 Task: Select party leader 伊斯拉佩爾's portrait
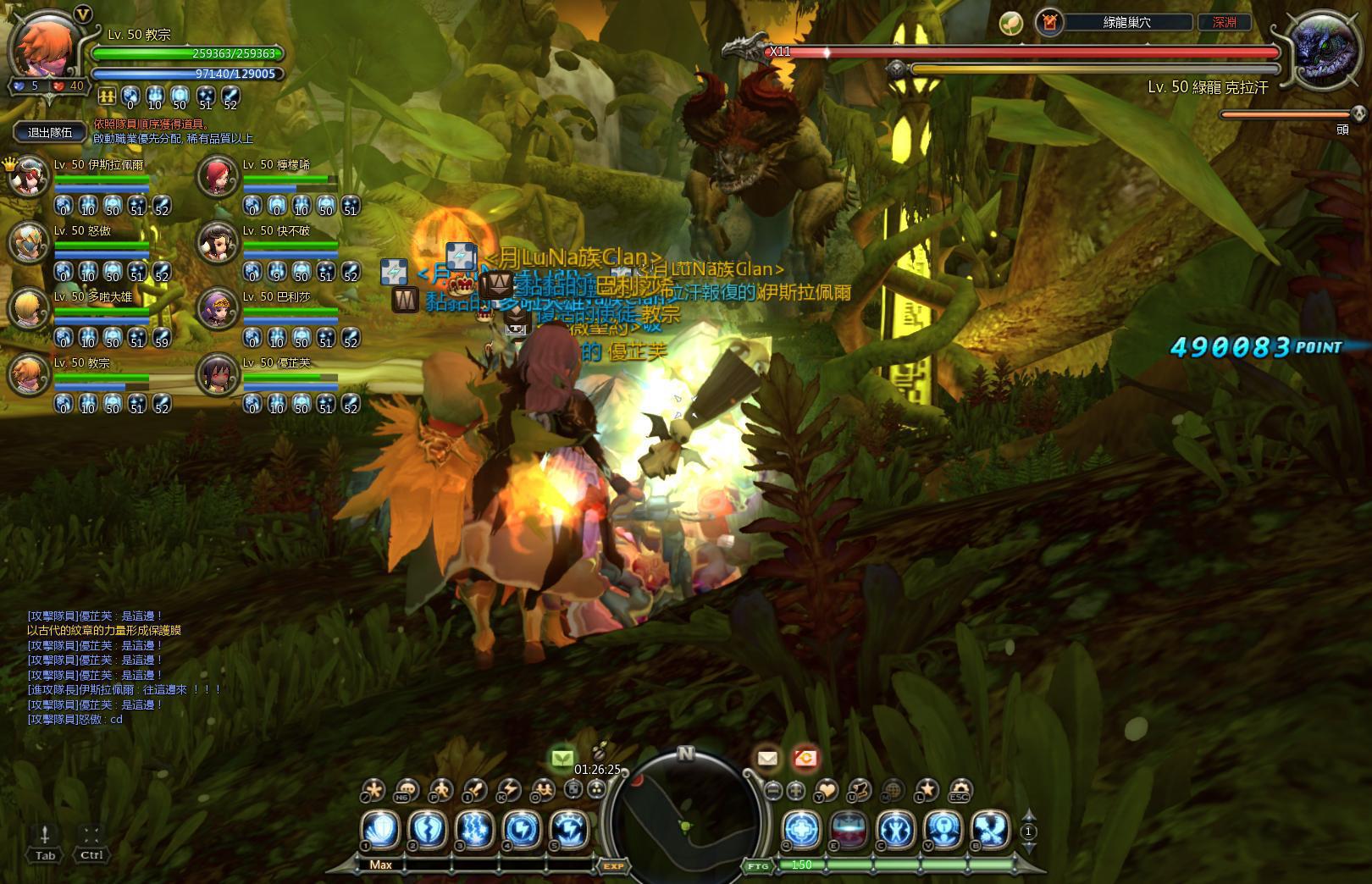(30, 176)
